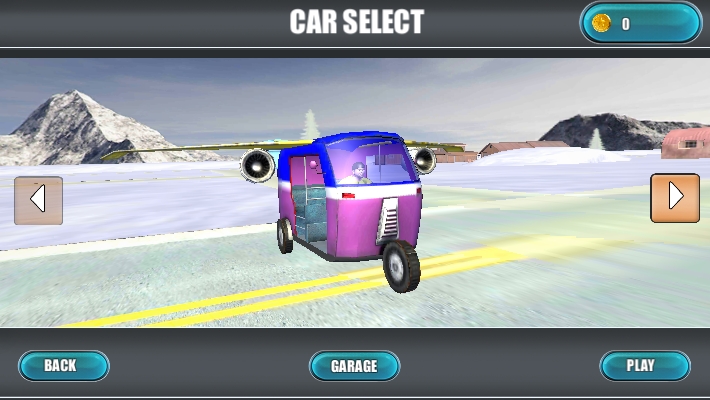Image resolution: width=710 pixels, height=400 pixels.
Task: Start the game with PLAY
Action: point(644,365)
